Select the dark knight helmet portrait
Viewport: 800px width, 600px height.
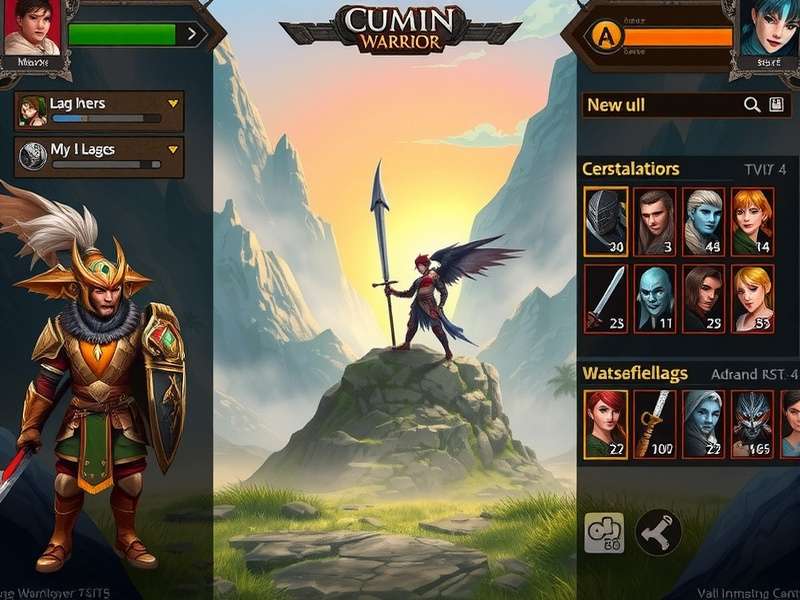[606, 222]
